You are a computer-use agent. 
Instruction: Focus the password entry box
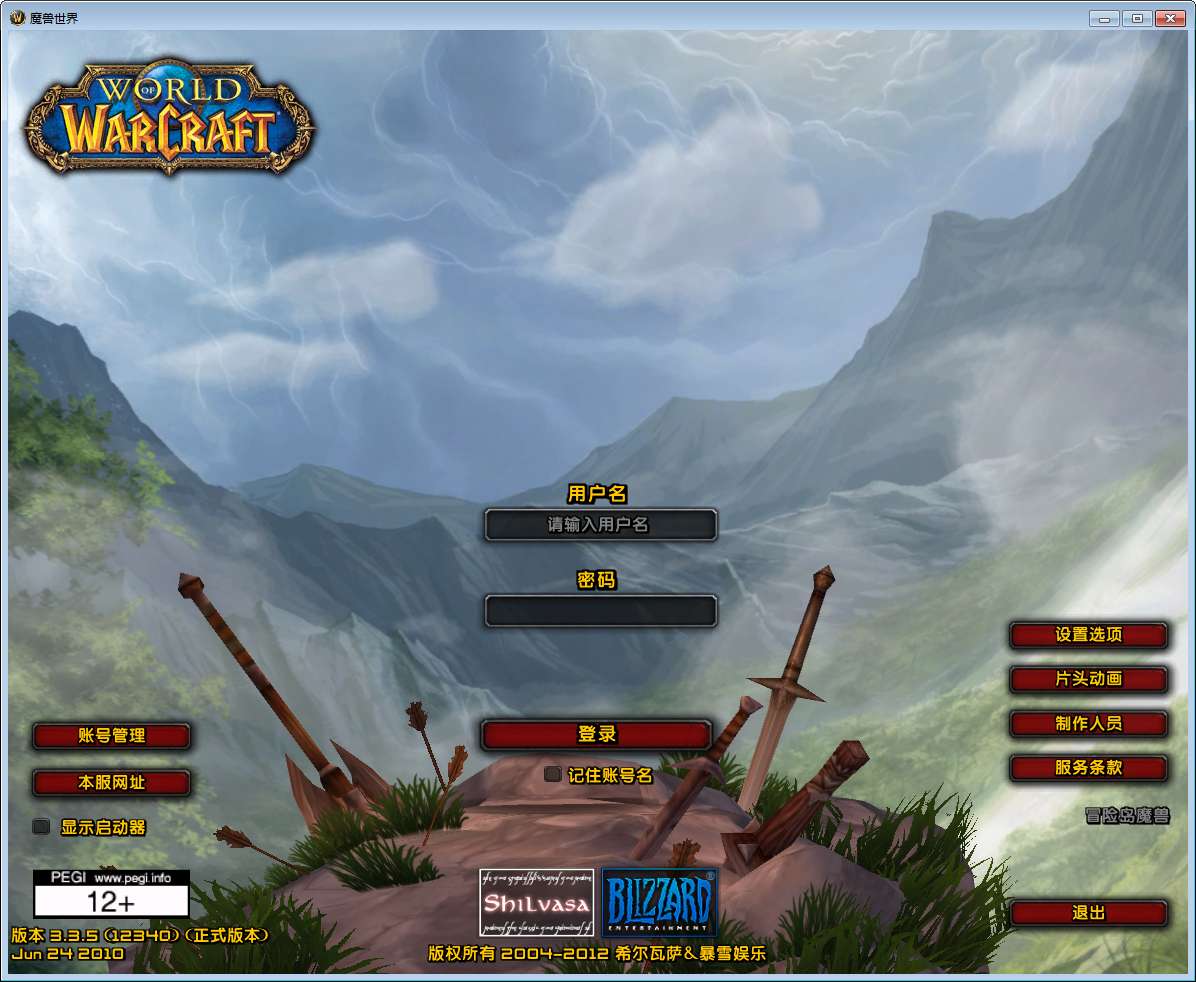[x=600, y=611]
